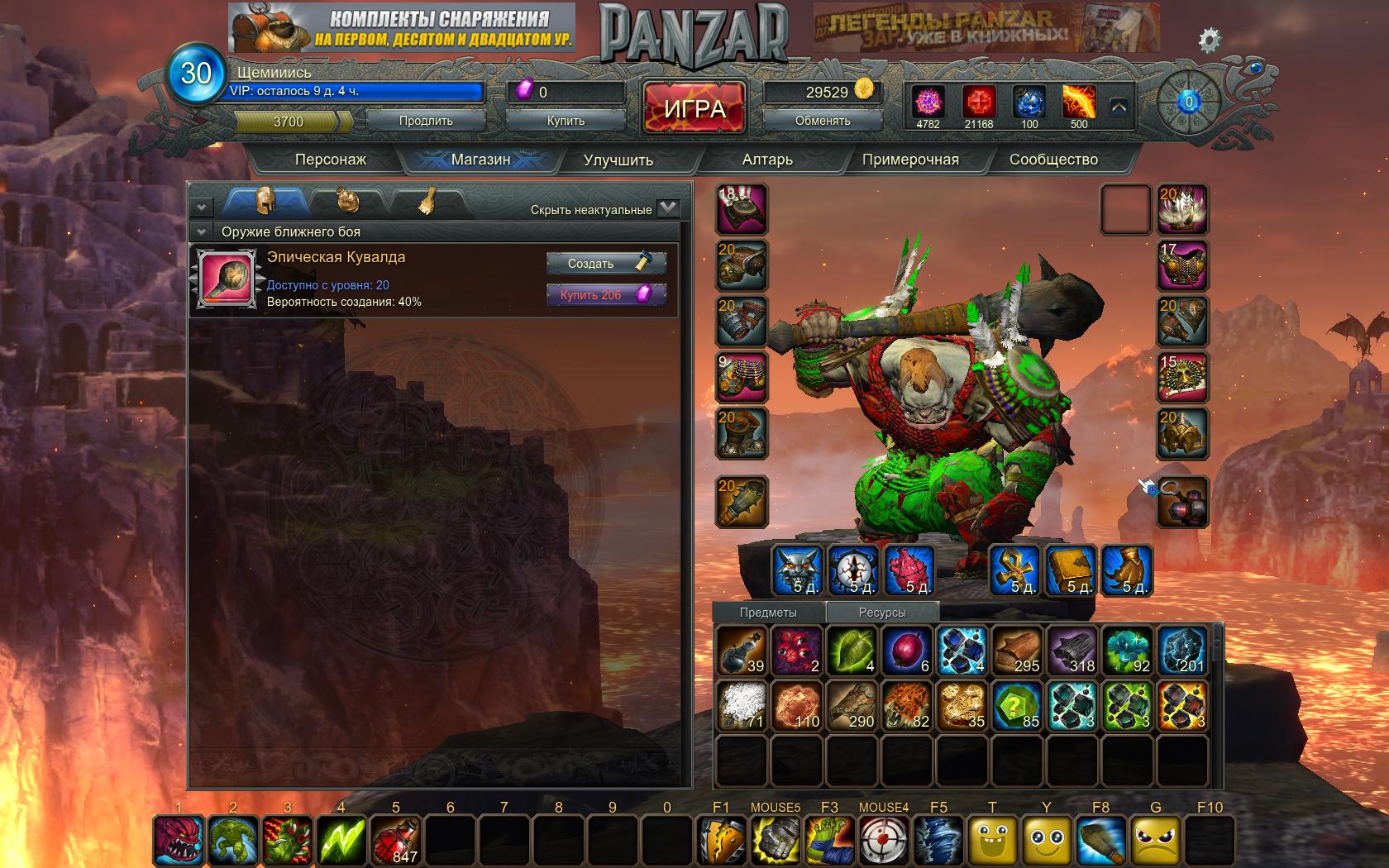Viewport: 1389px width, 868px height.
Task: Start a match with the ИГРА button
Action: click(x=694, y=108)
